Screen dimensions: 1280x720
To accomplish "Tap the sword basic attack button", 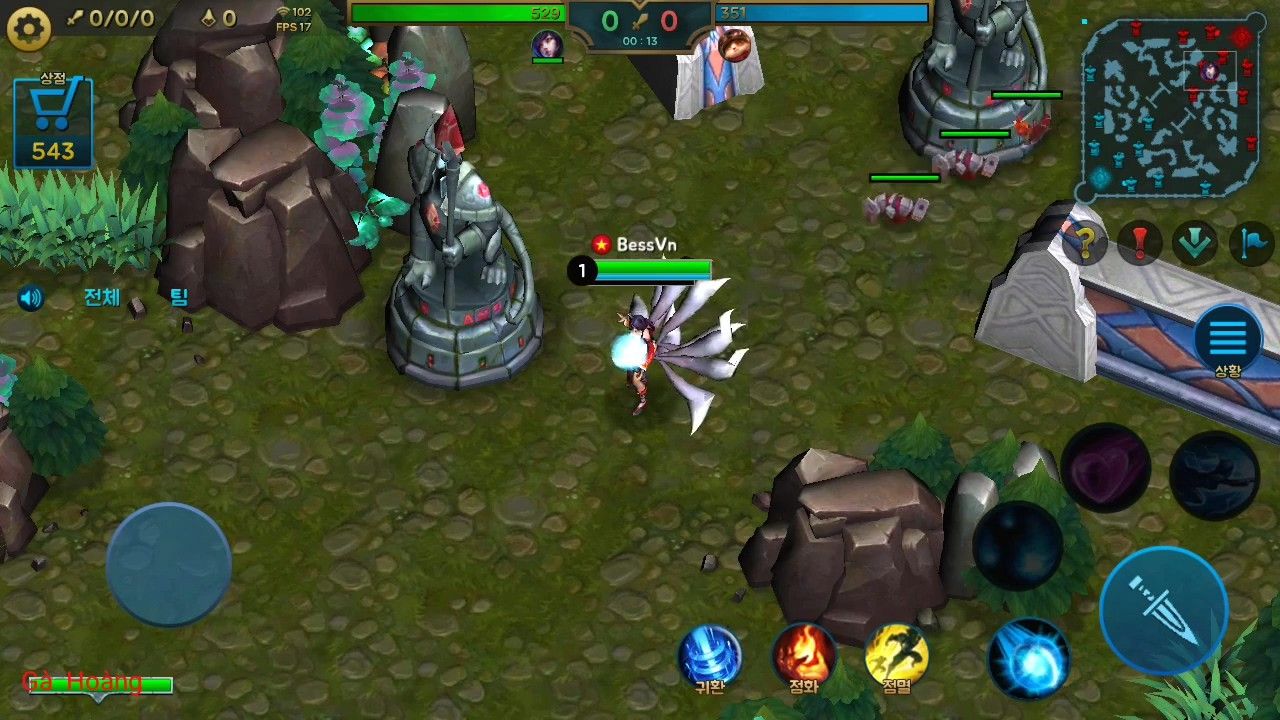I will click(x=1163, y=609).
